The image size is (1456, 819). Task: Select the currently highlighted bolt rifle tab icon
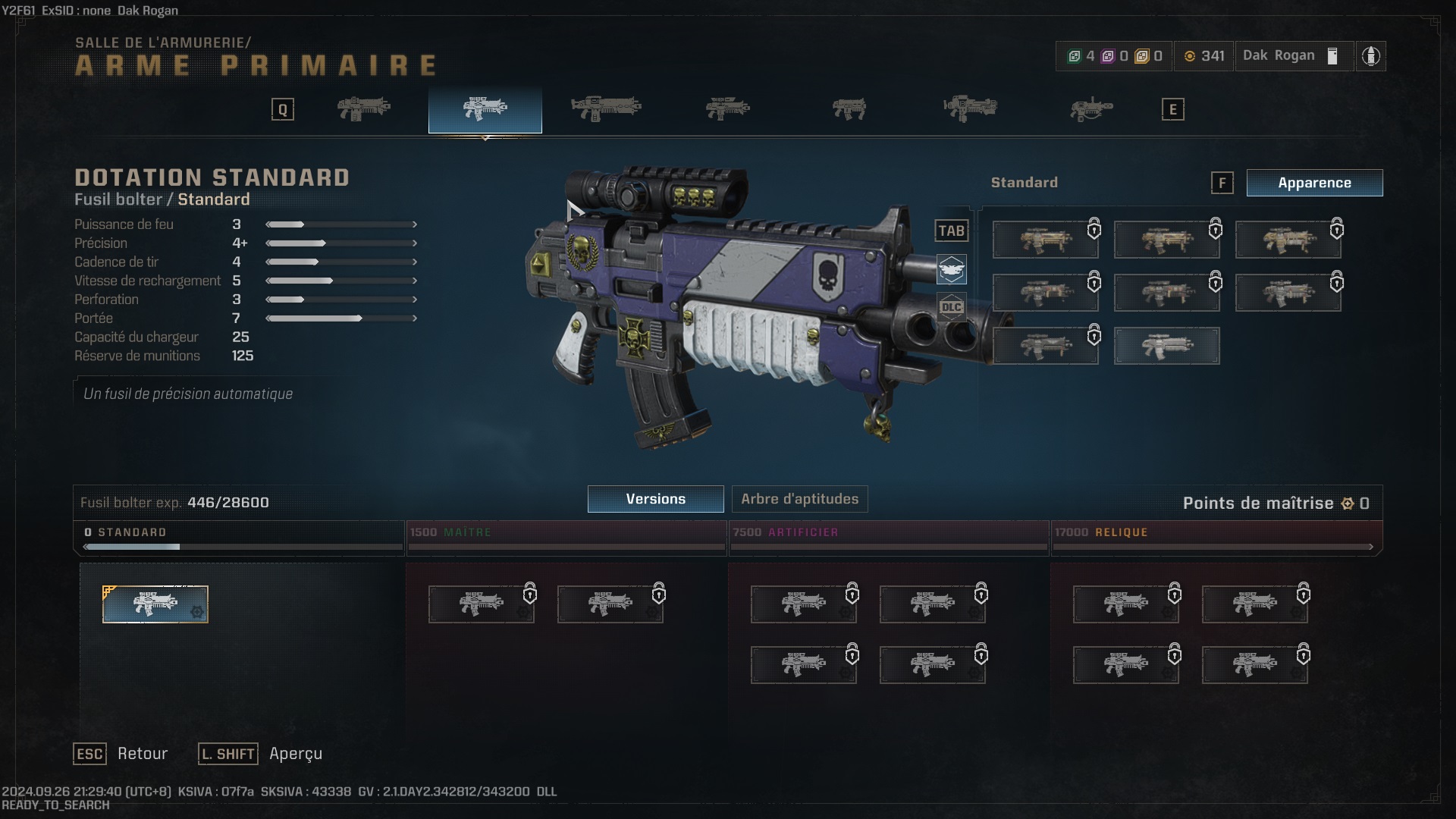tap(485, 108)
